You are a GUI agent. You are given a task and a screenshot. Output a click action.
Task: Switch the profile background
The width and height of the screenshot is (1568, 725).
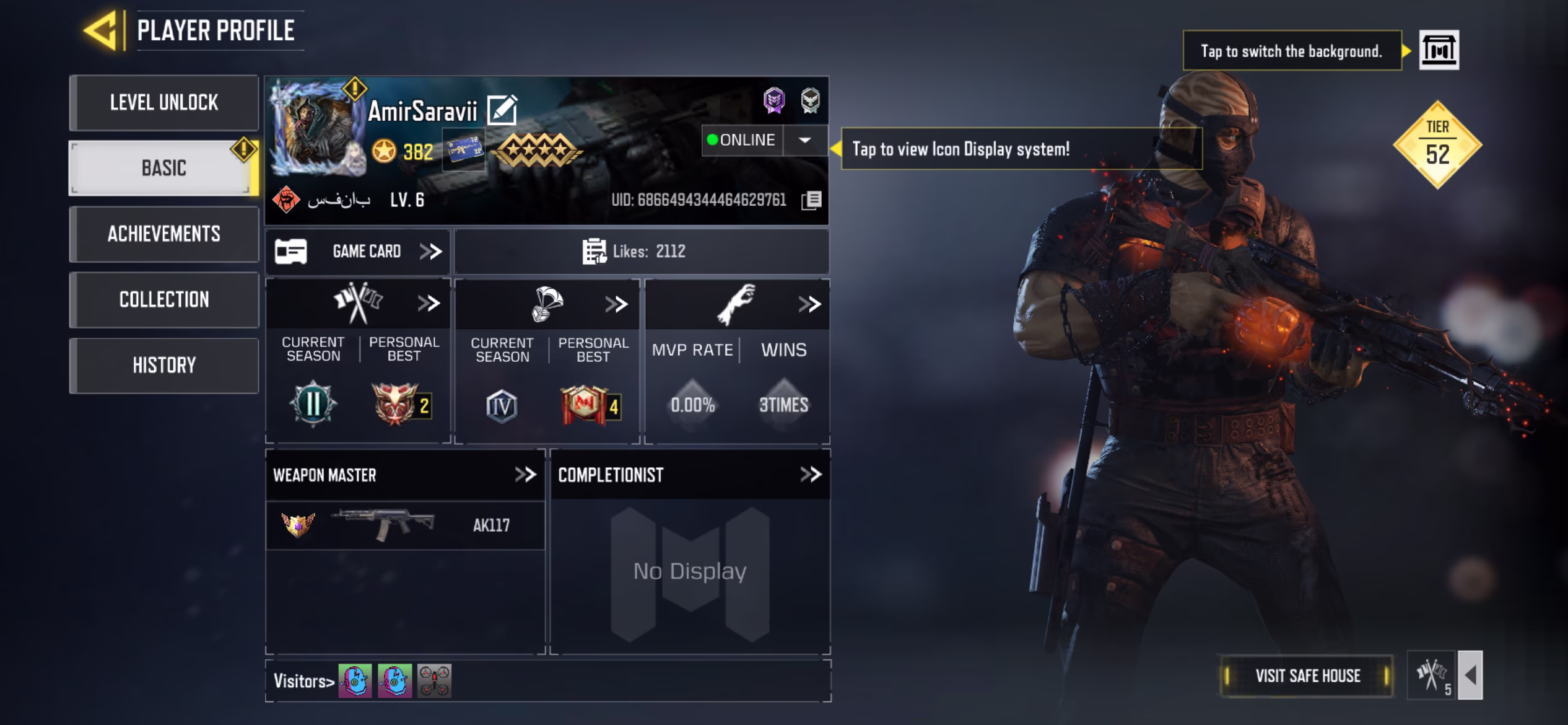click(1439, 50)
